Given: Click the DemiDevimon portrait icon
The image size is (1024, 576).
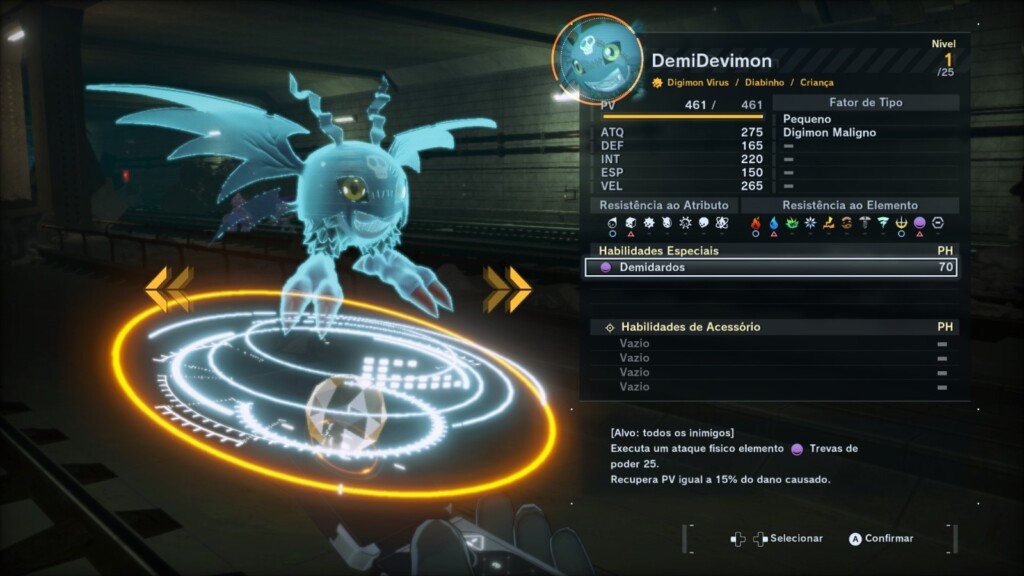Looking at the screenshot, I should pos(595,59).
